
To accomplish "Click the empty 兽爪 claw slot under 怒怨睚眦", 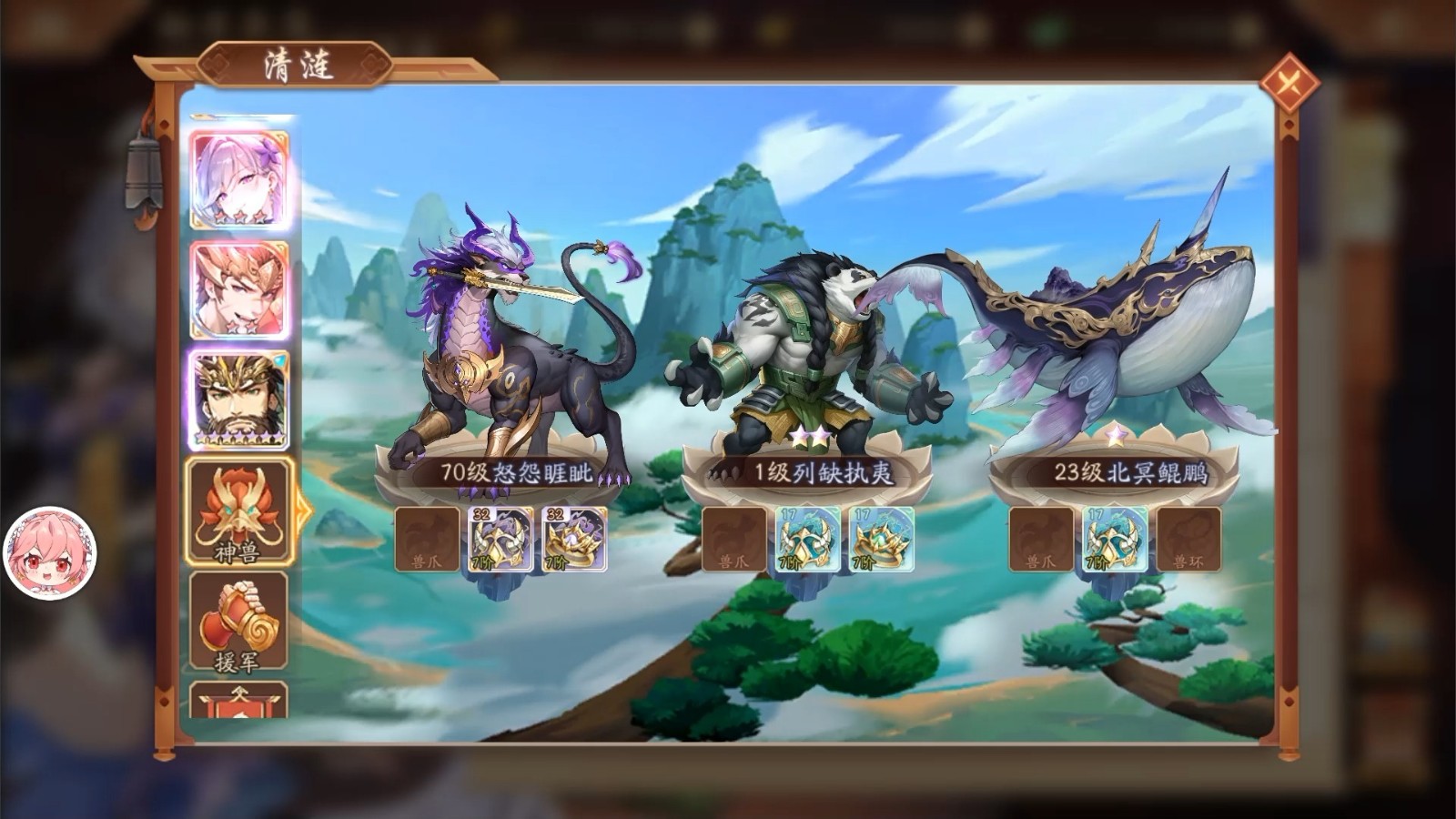I will pos(427,539).
